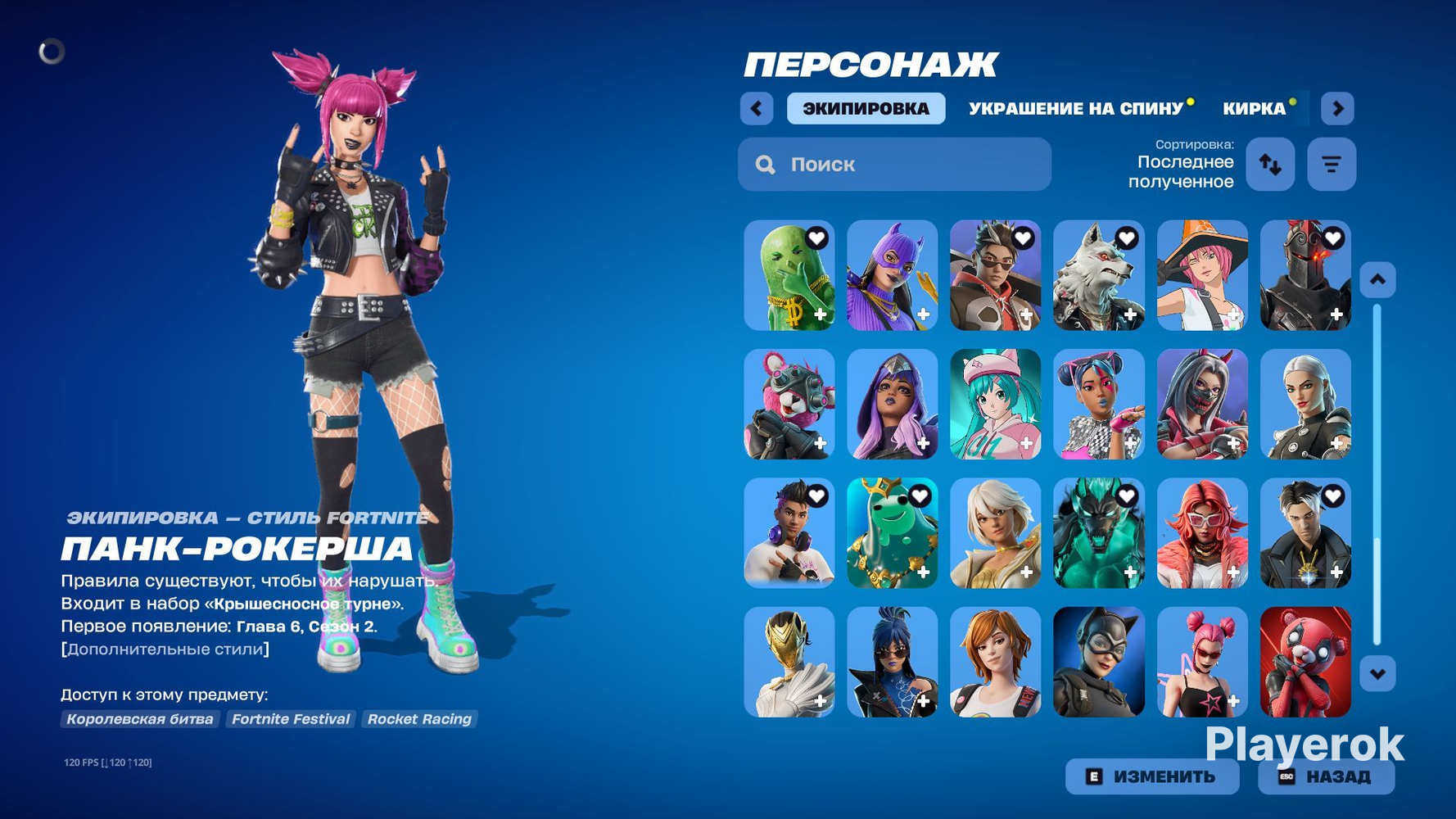
Task: Switch to the Экипировка tab
Action: pos(866,109)
